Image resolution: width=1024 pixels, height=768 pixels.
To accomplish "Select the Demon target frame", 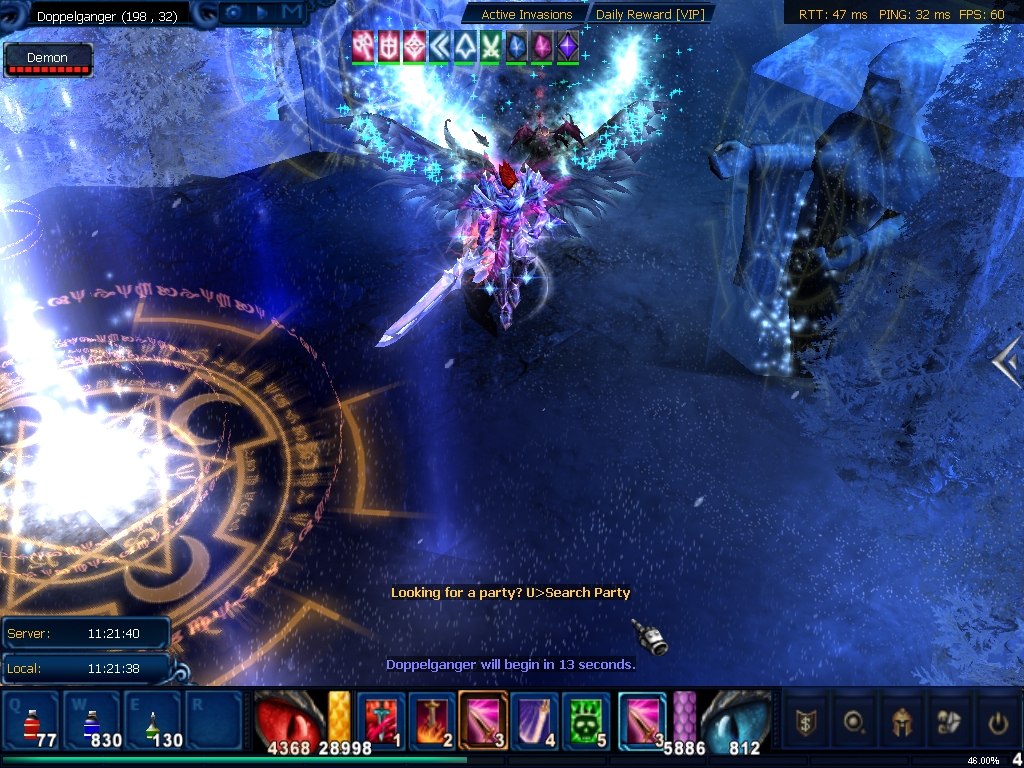I will tap(48, 60).
